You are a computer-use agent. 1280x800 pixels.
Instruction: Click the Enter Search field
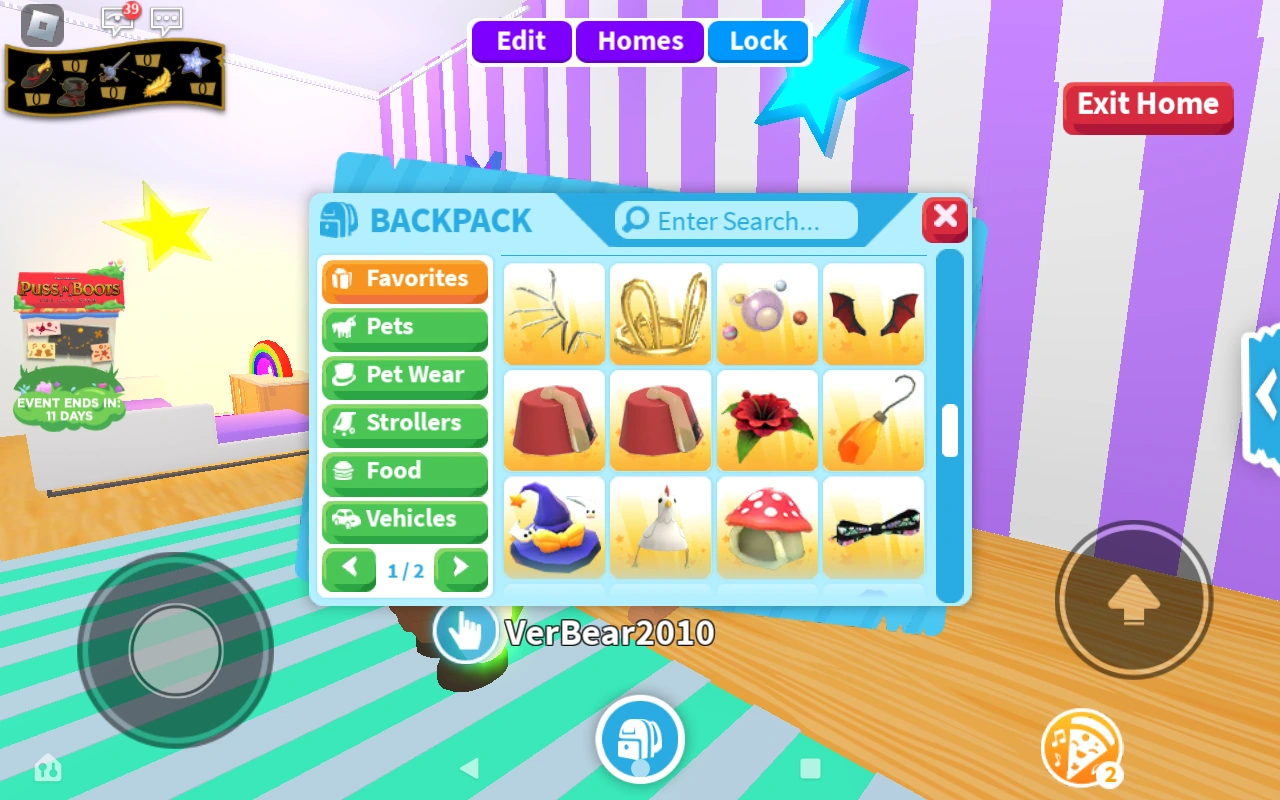click(x=740, y=220)
